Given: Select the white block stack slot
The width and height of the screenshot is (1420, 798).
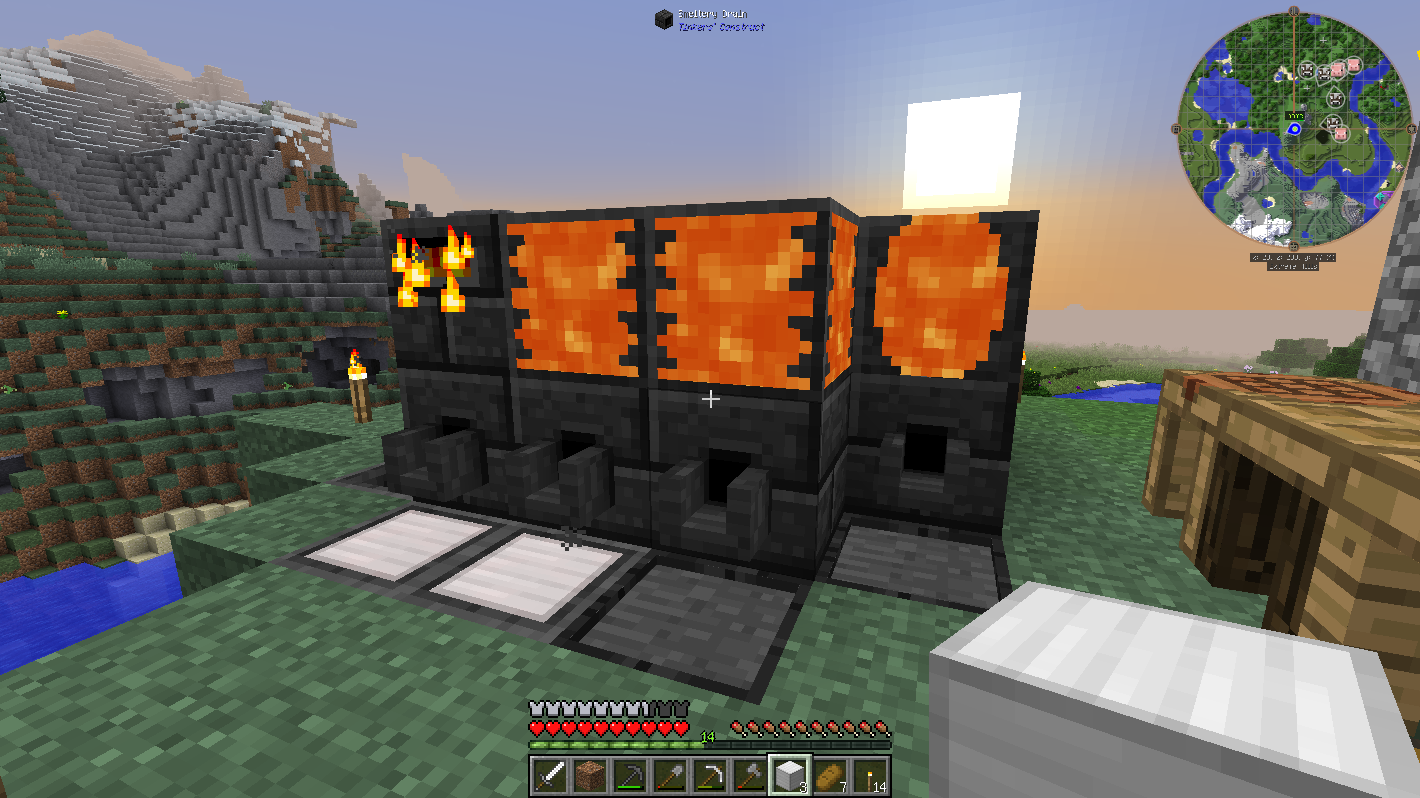Looking at the screenshot, I should pyautogui.click(x=789, y=775).
